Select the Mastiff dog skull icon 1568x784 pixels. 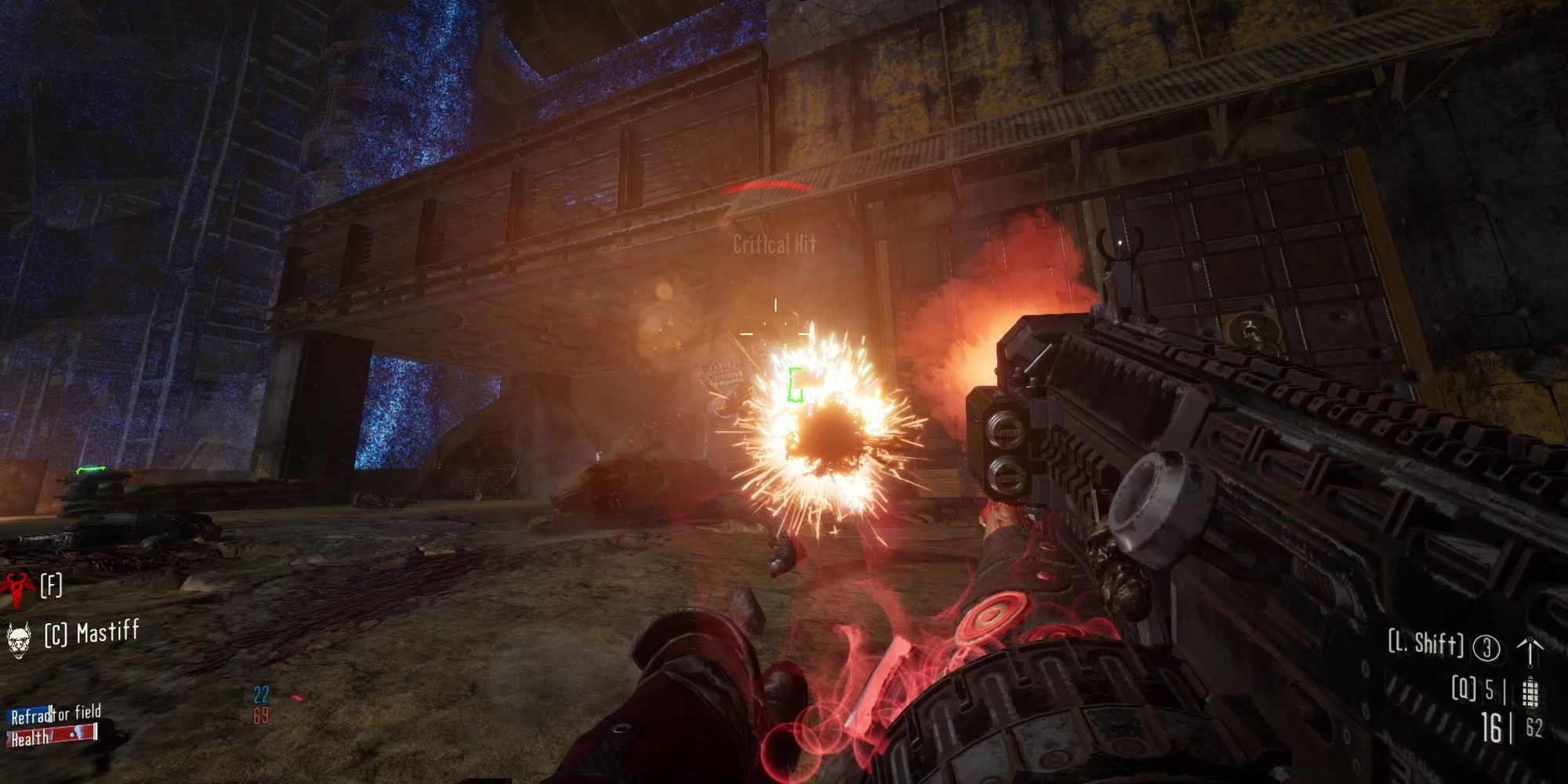(x=18, y=637)
